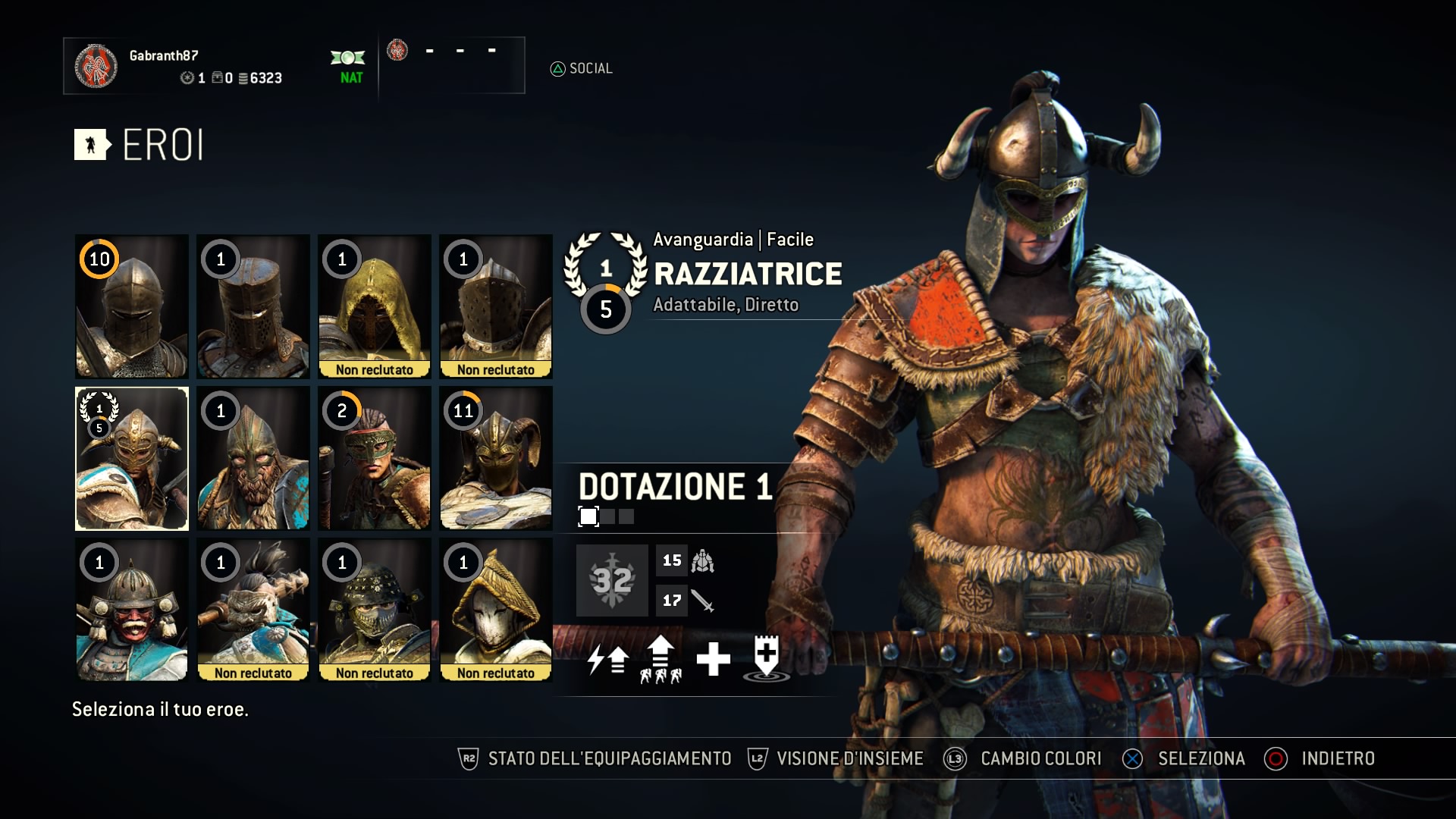Viewport: 1456px width, 819px height.
Task: Pick the unrecruited Orochi samurai tile
Action: [x=375, y=610]
